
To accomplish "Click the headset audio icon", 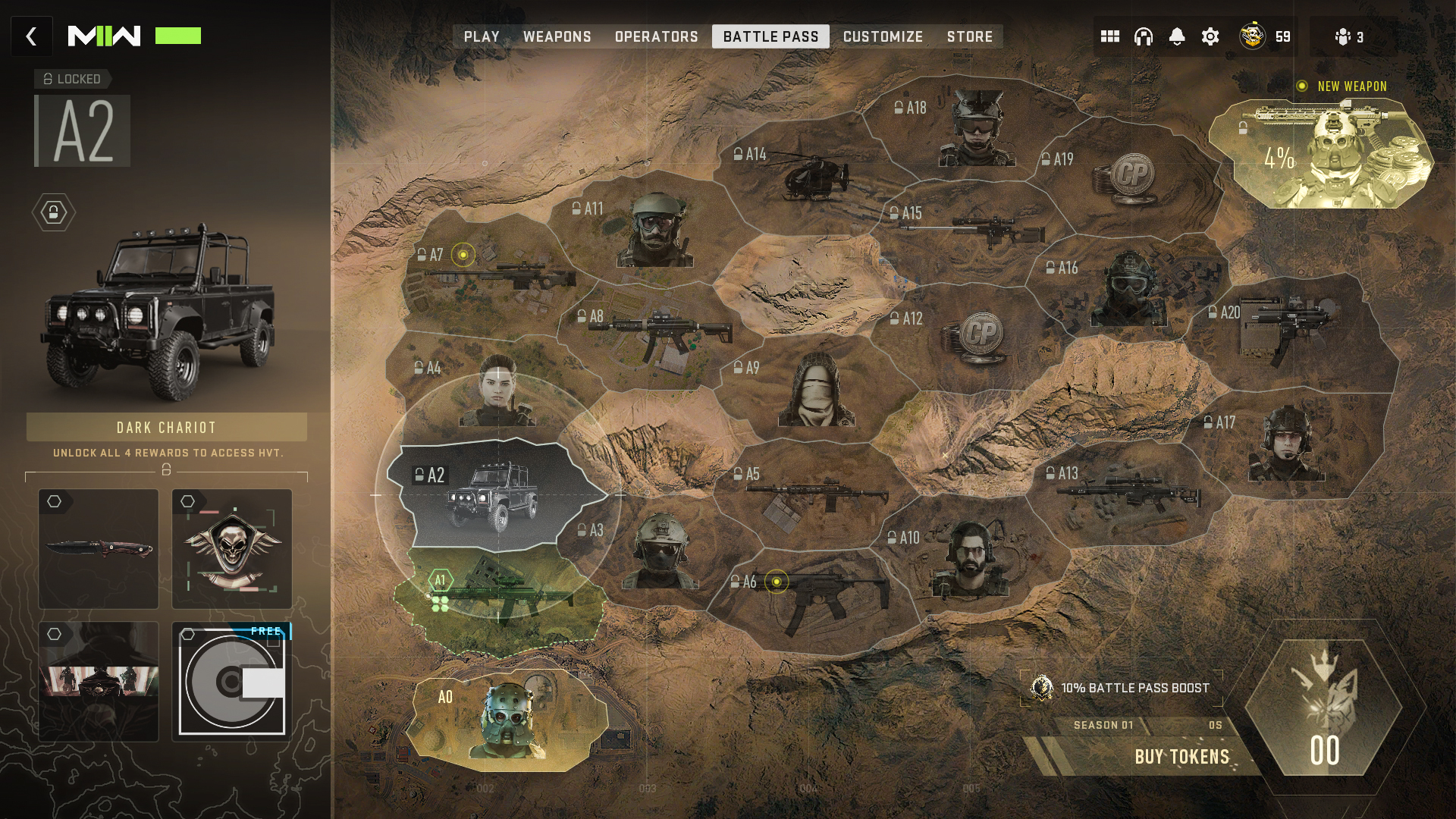I will point(1142,36).
